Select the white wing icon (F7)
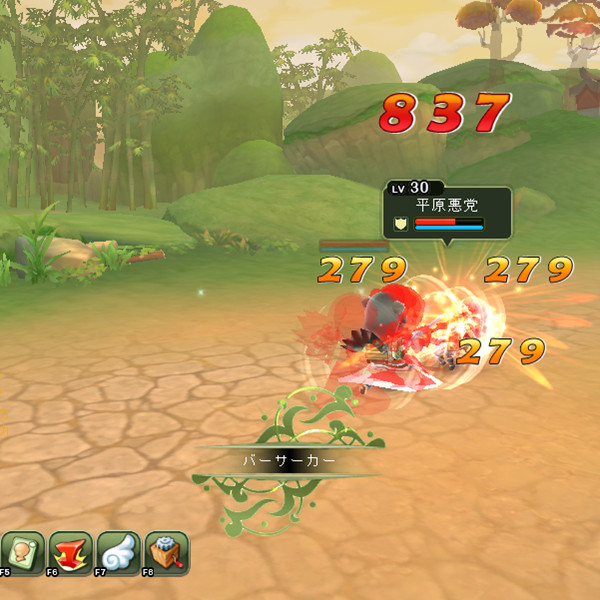Image resolution: width=600 pixels, height=600 pixels. pos(118,551)
